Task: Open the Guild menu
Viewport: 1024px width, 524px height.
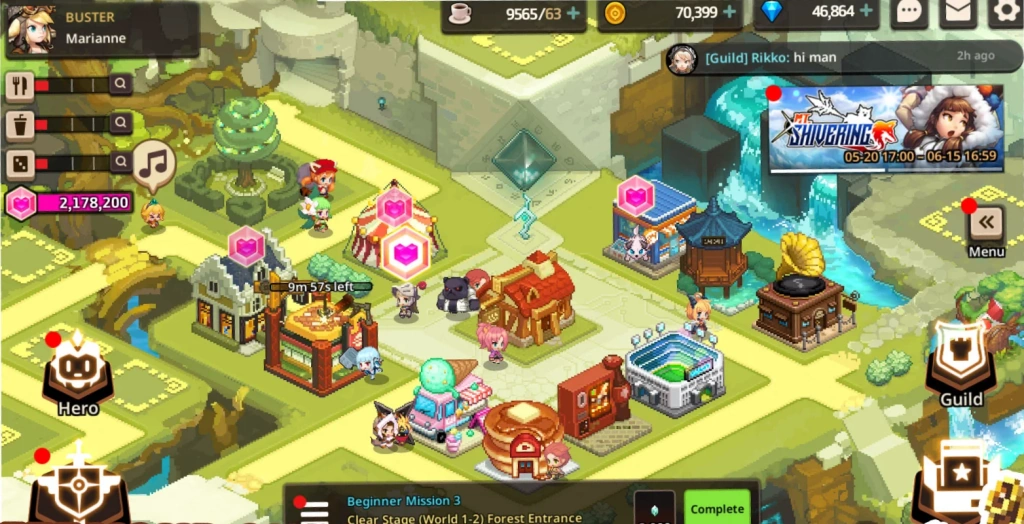Action: coord(961,365)
